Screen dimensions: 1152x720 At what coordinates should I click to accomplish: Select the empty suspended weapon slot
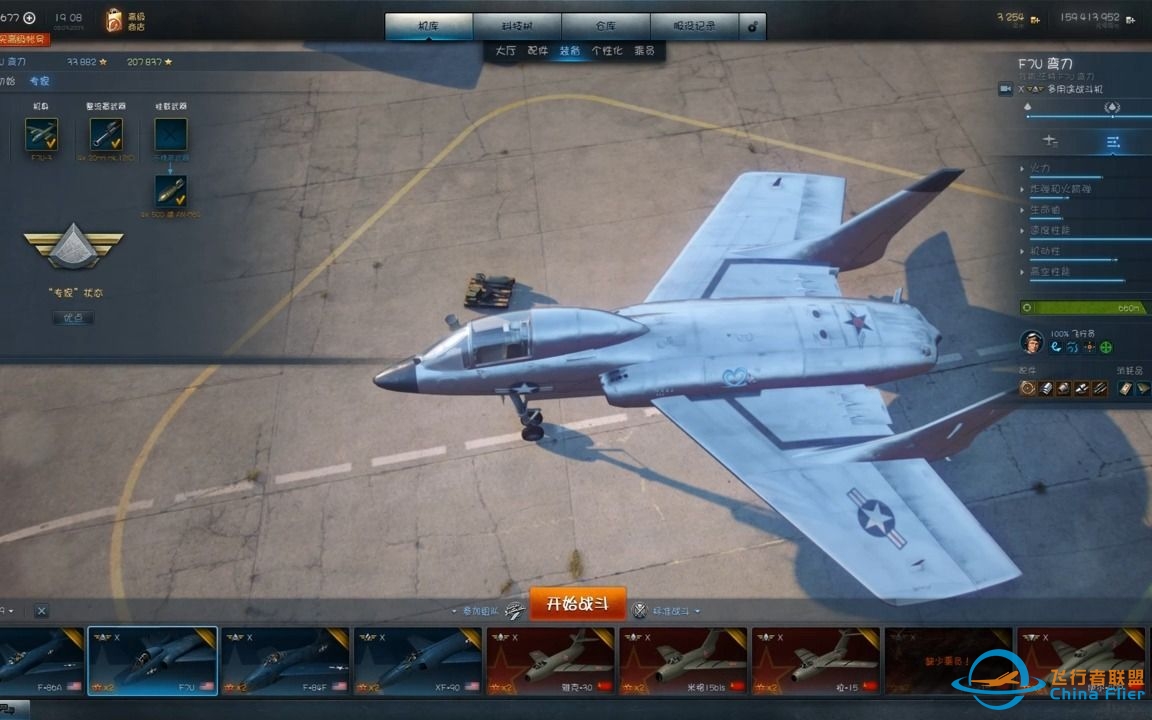coord(170,134)
